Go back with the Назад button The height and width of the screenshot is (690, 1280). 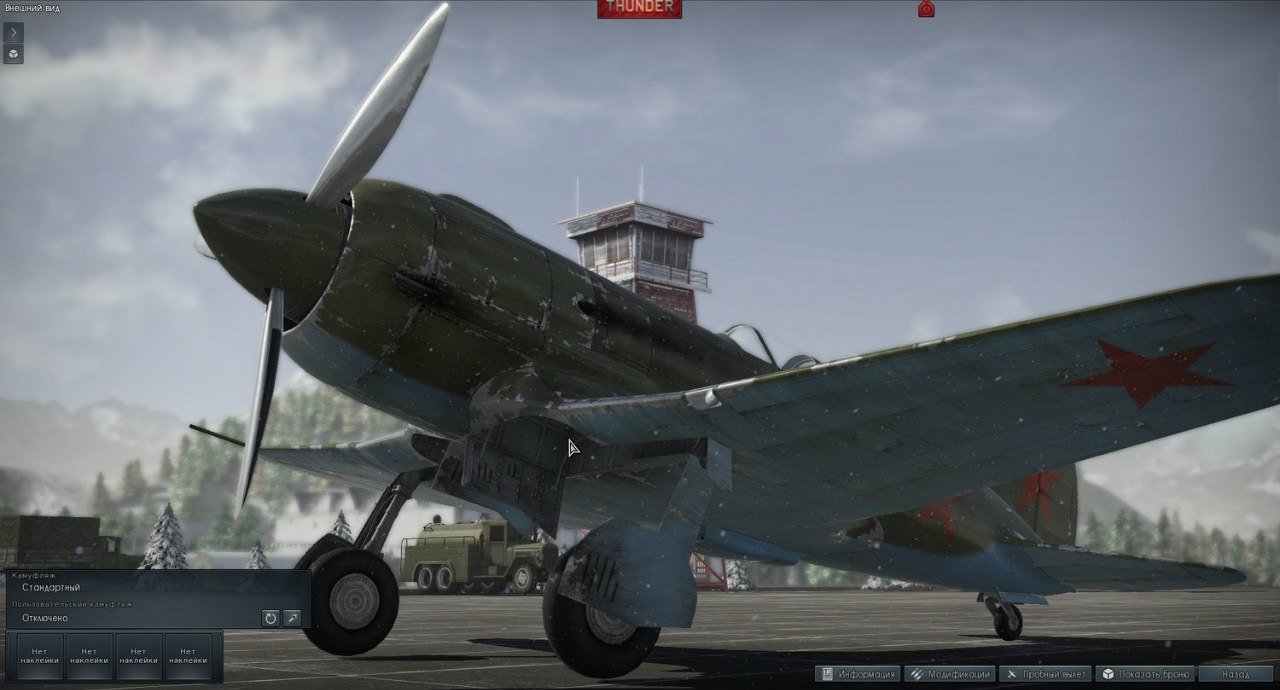click(1237, 674)
